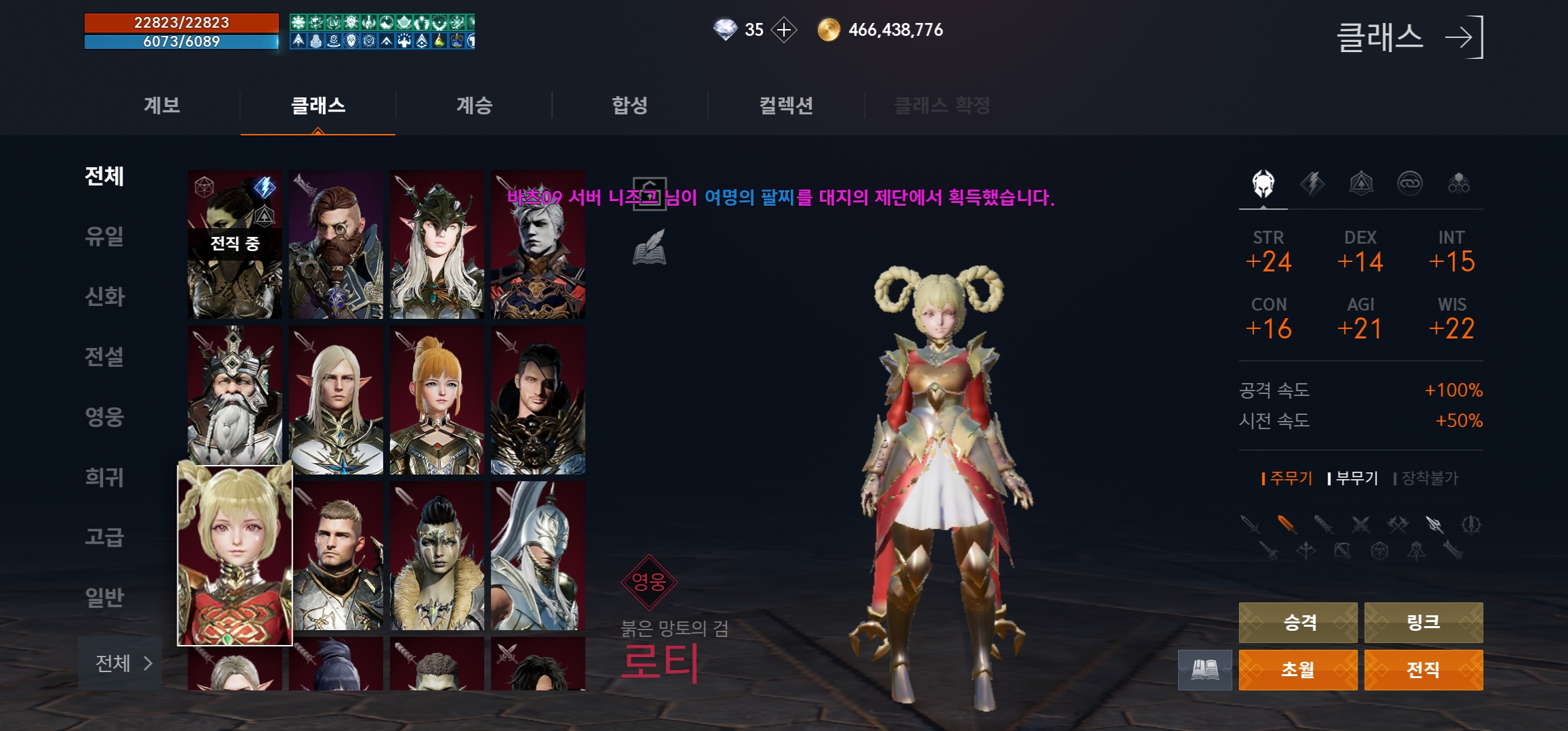
Task: Open the hexagon cluster icon in class detail tabs
Action: tap(1459, 183)
